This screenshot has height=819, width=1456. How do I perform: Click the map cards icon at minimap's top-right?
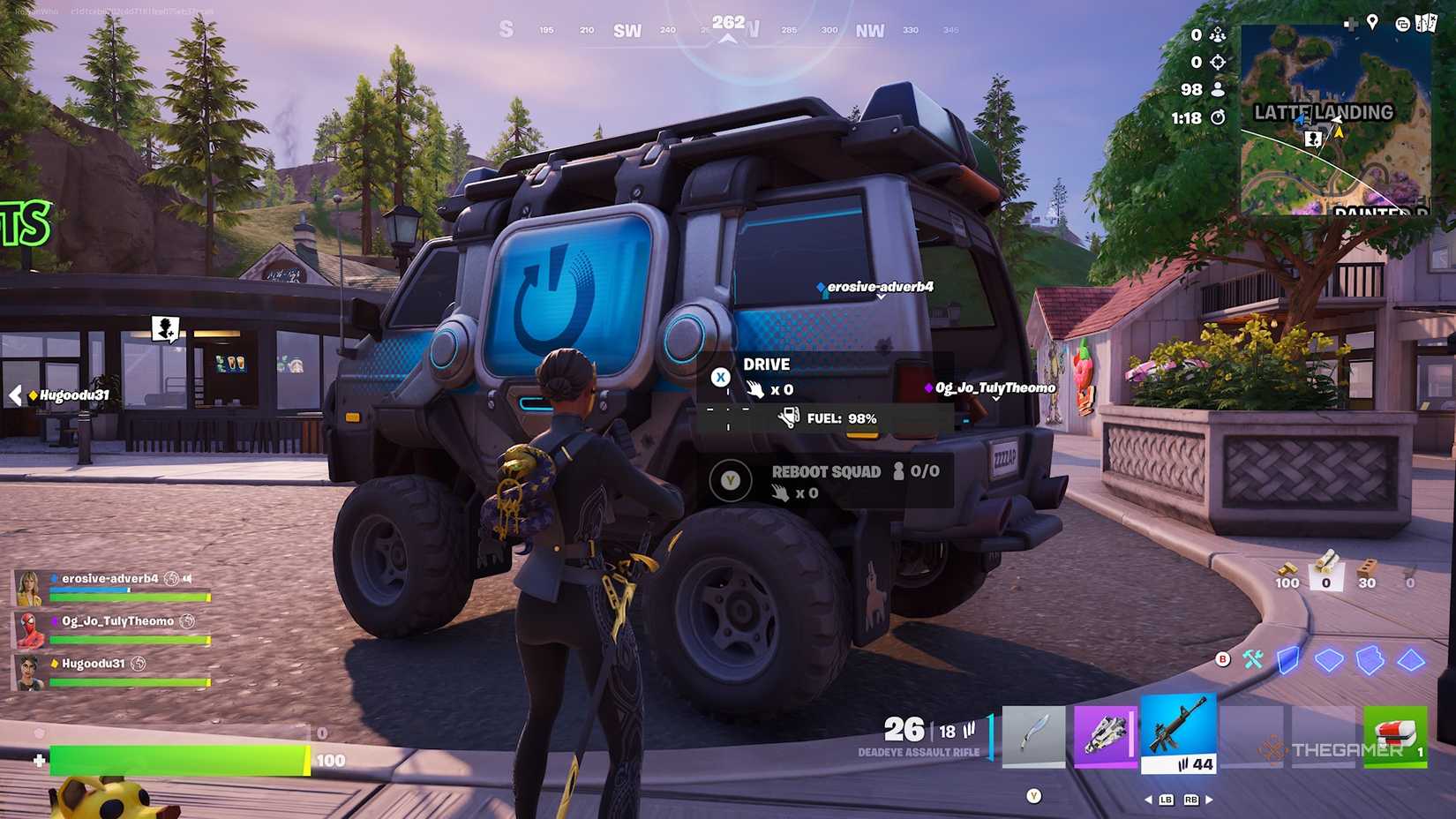click(1428, 23)
